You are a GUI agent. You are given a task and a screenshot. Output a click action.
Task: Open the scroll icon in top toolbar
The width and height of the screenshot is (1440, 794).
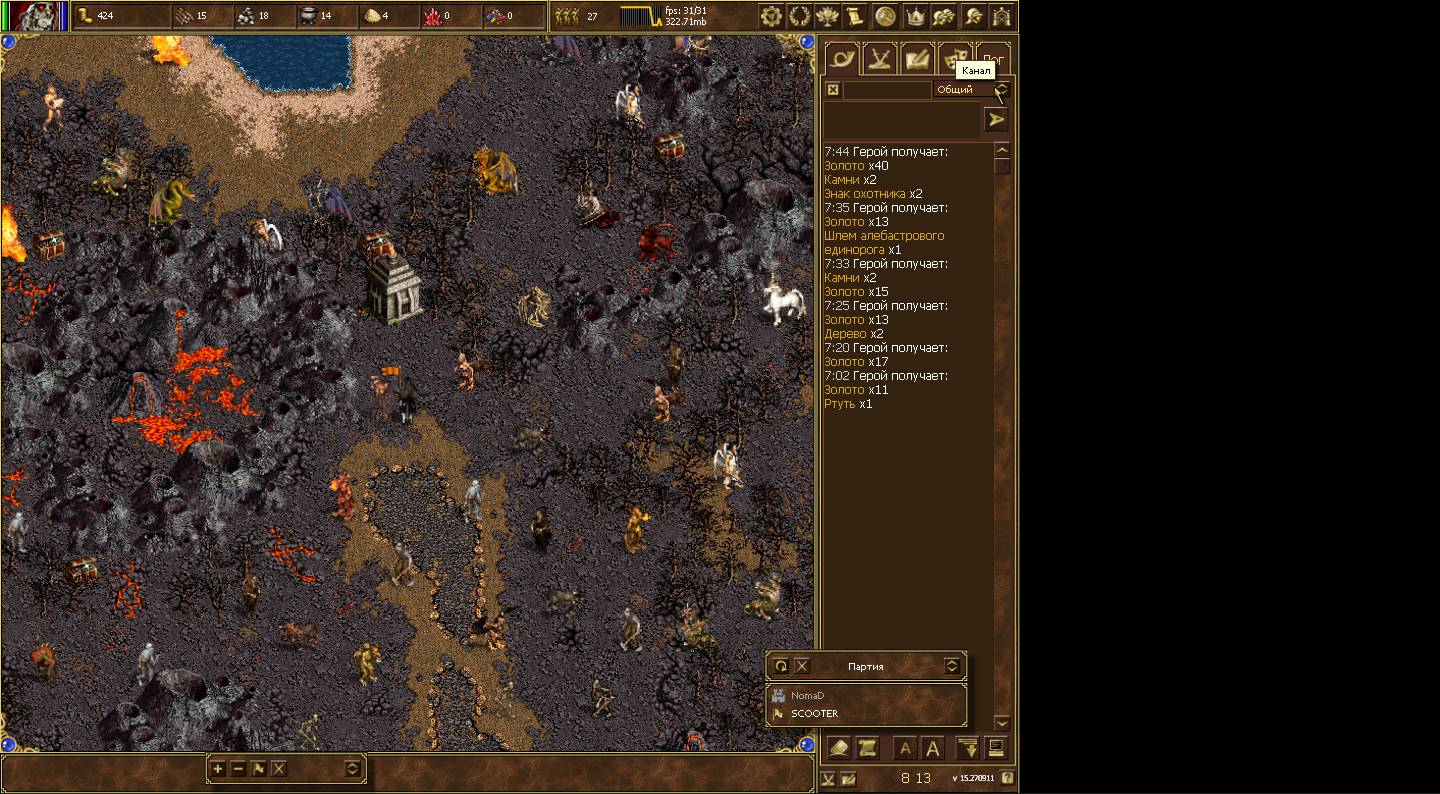point(855,16)
